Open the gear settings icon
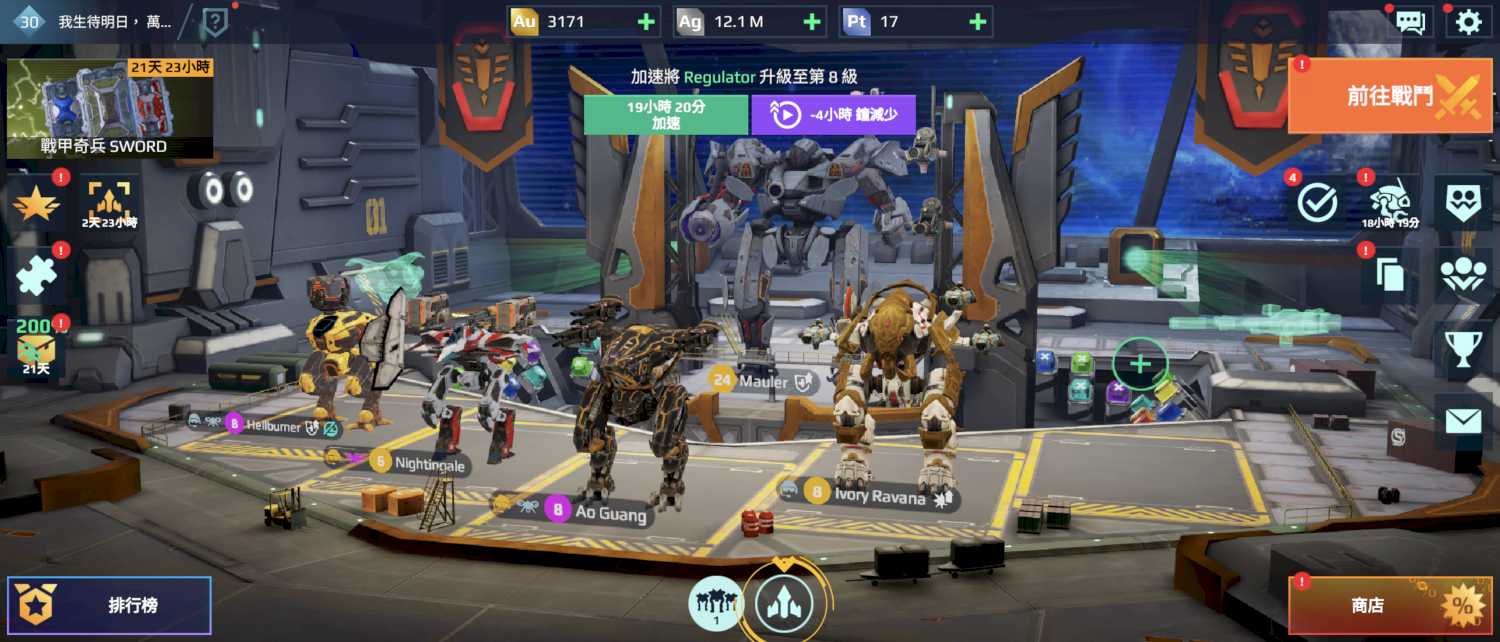The width and height of the screenshot is (1500, 642). (x=1468, y=22)
